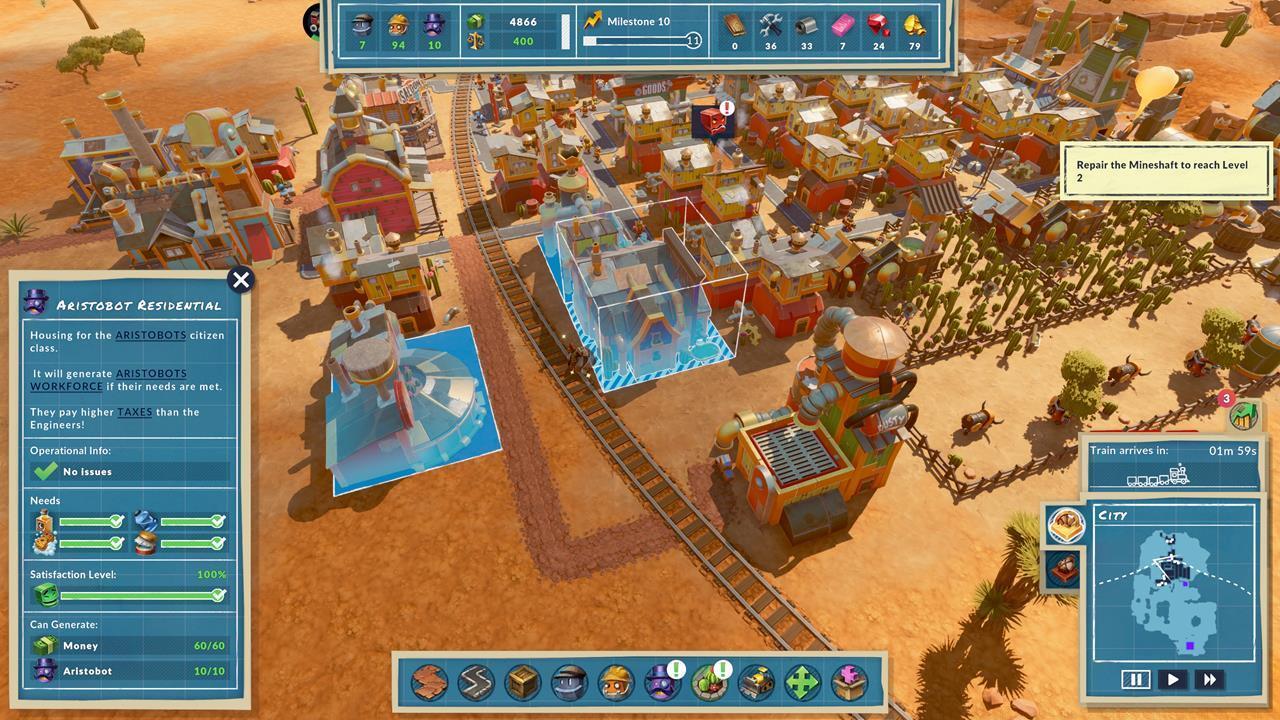Open the Engineer citizen menu

pos(567,683)
